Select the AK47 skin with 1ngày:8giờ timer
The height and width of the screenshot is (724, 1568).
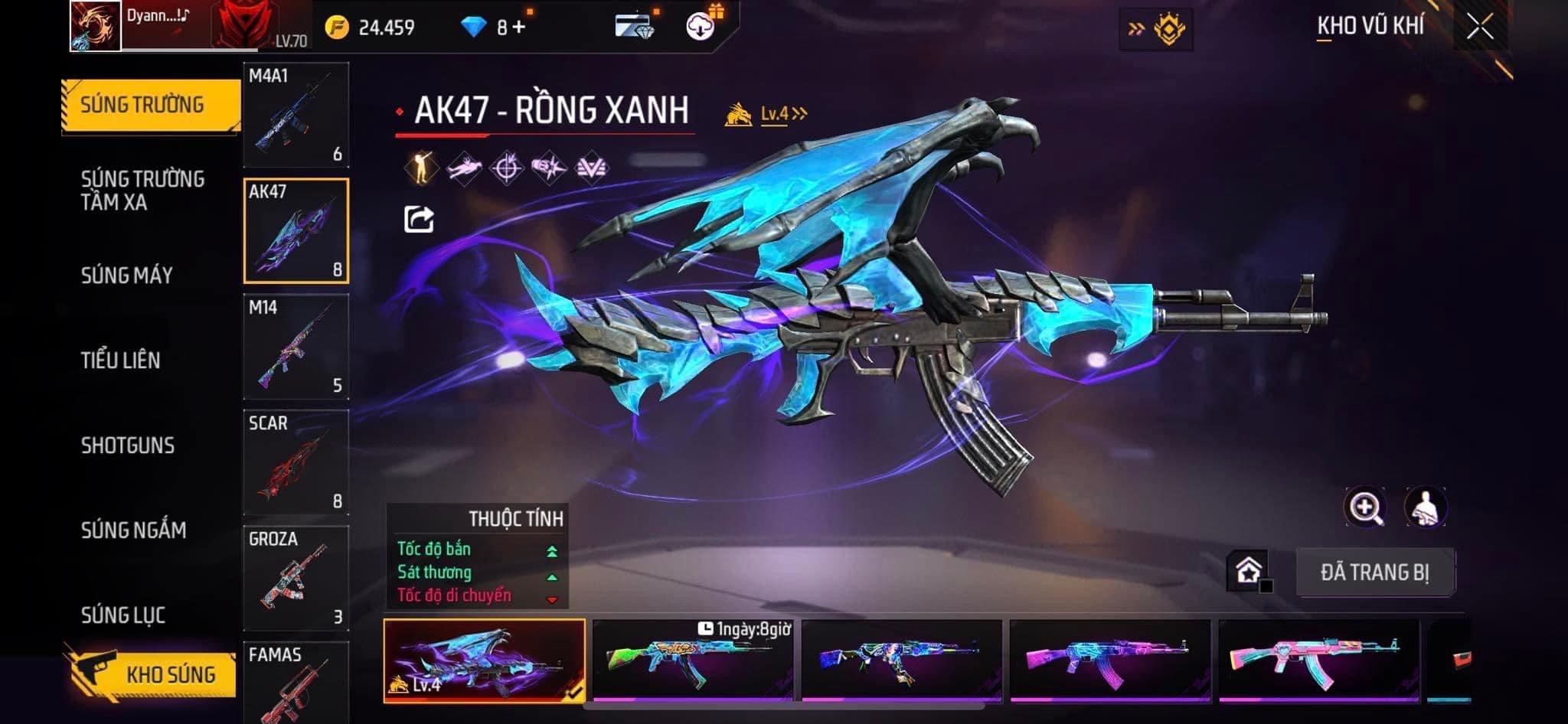[692, 660]
